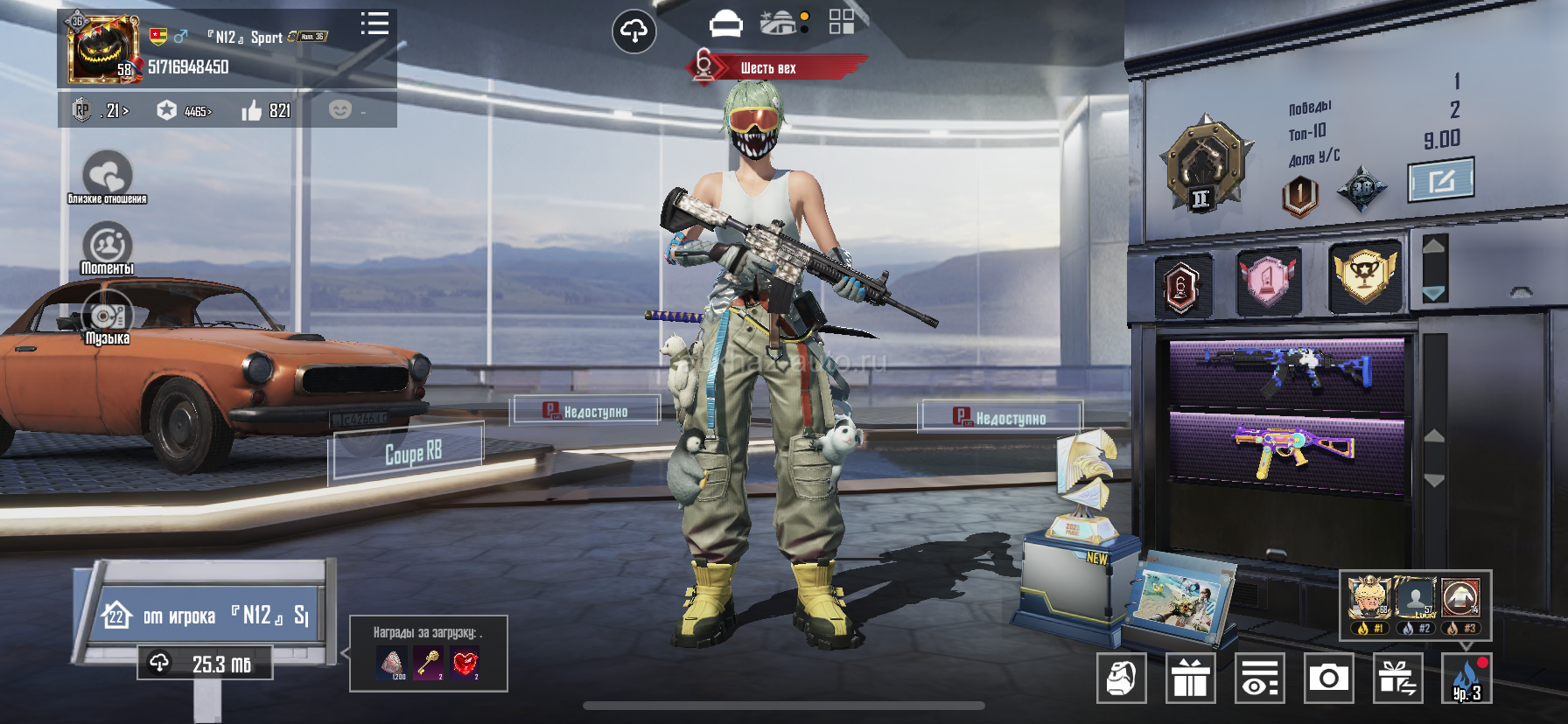Open the gift box button
The width and height of the screenshot is (1568, 724).
(1190, 678)
